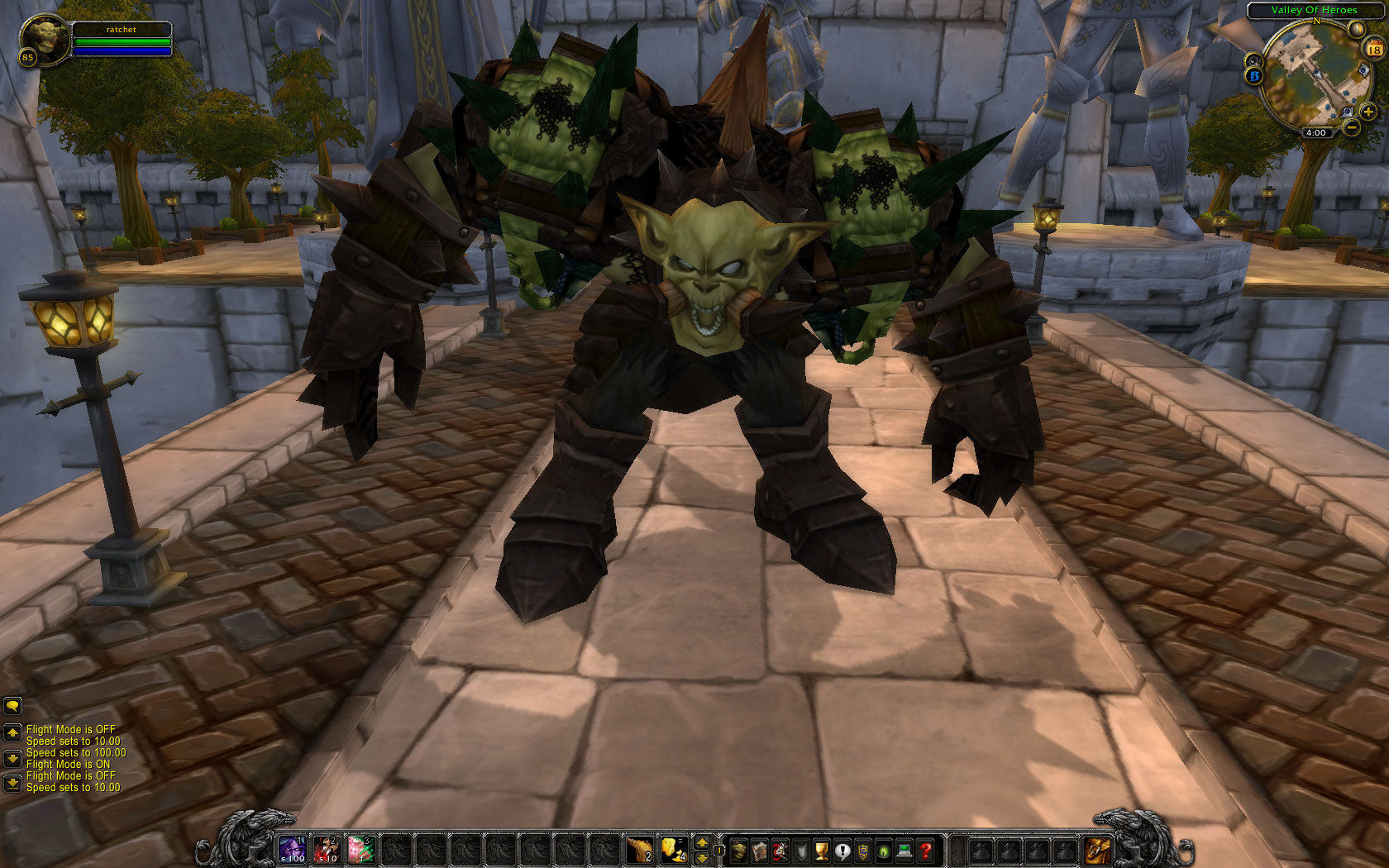
Task: Activate the pink-green ability in slot three
Action: click(361, 850)
